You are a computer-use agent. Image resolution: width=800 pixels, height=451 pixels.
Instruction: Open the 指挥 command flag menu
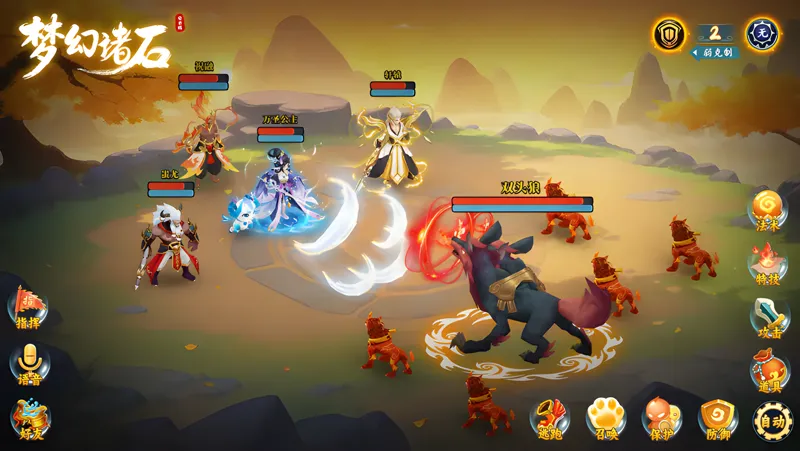tap(28, 307)
